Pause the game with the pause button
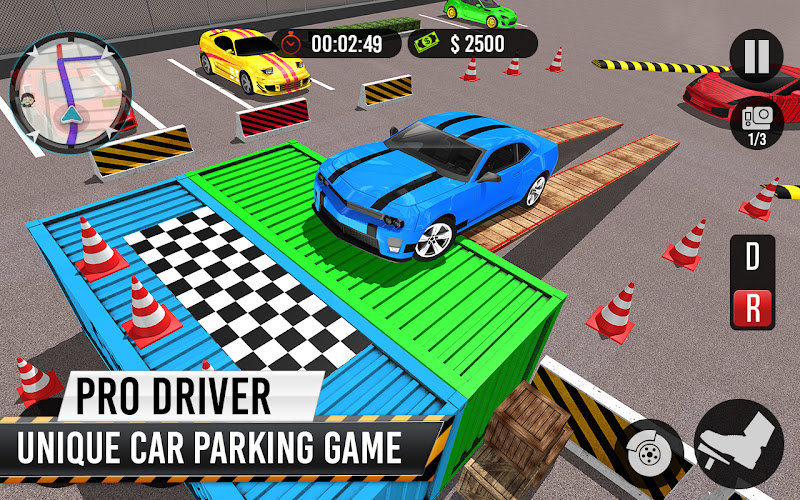Image resolution: width=800 pixels, height=500 pixels. tap(756, 56)
